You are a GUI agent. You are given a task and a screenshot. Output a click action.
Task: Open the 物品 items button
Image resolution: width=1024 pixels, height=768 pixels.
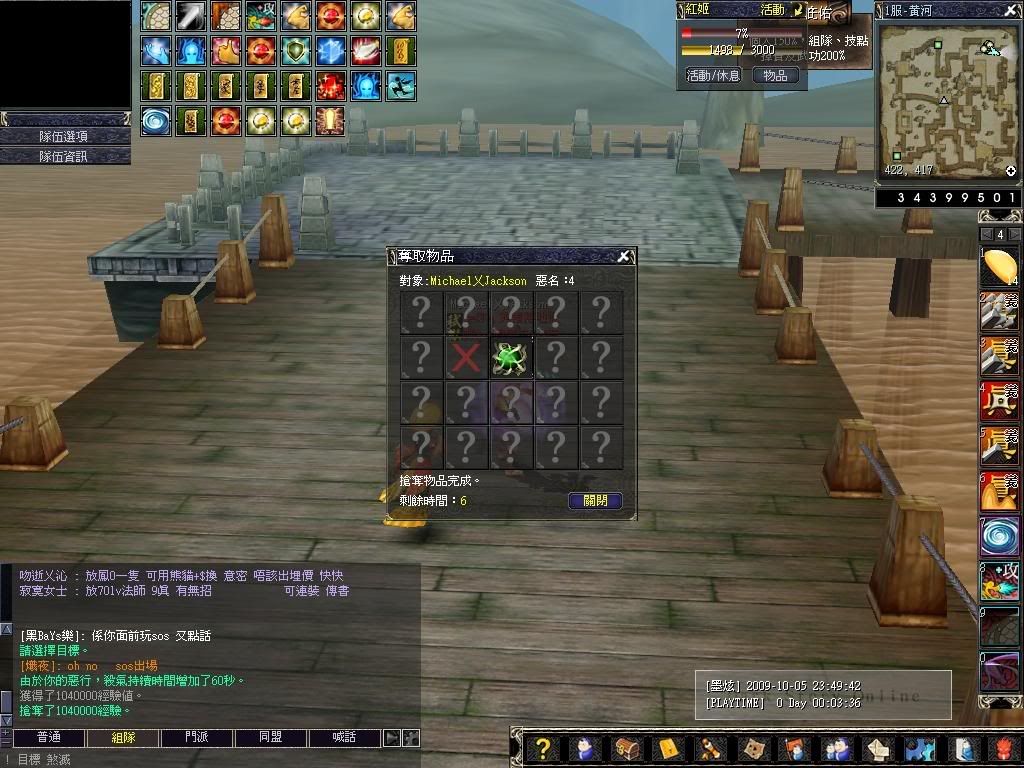click(x=775, y=75)
